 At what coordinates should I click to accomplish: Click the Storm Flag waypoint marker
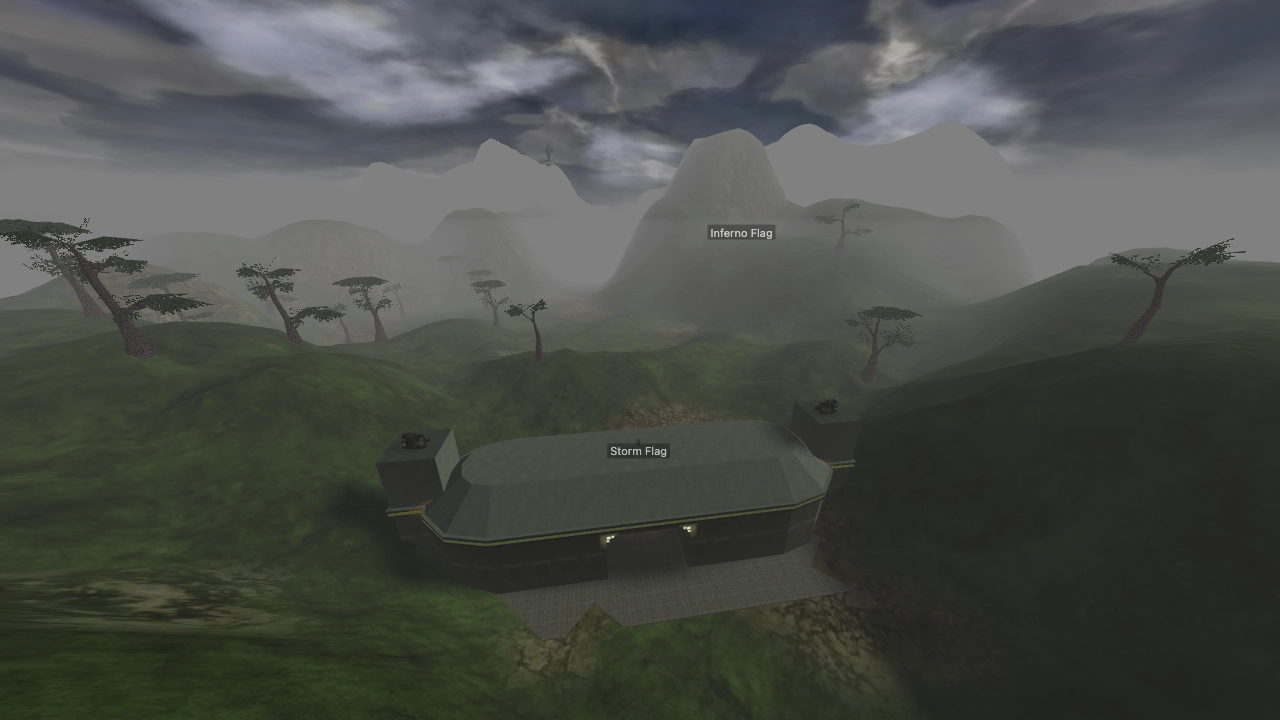(638, 451)
